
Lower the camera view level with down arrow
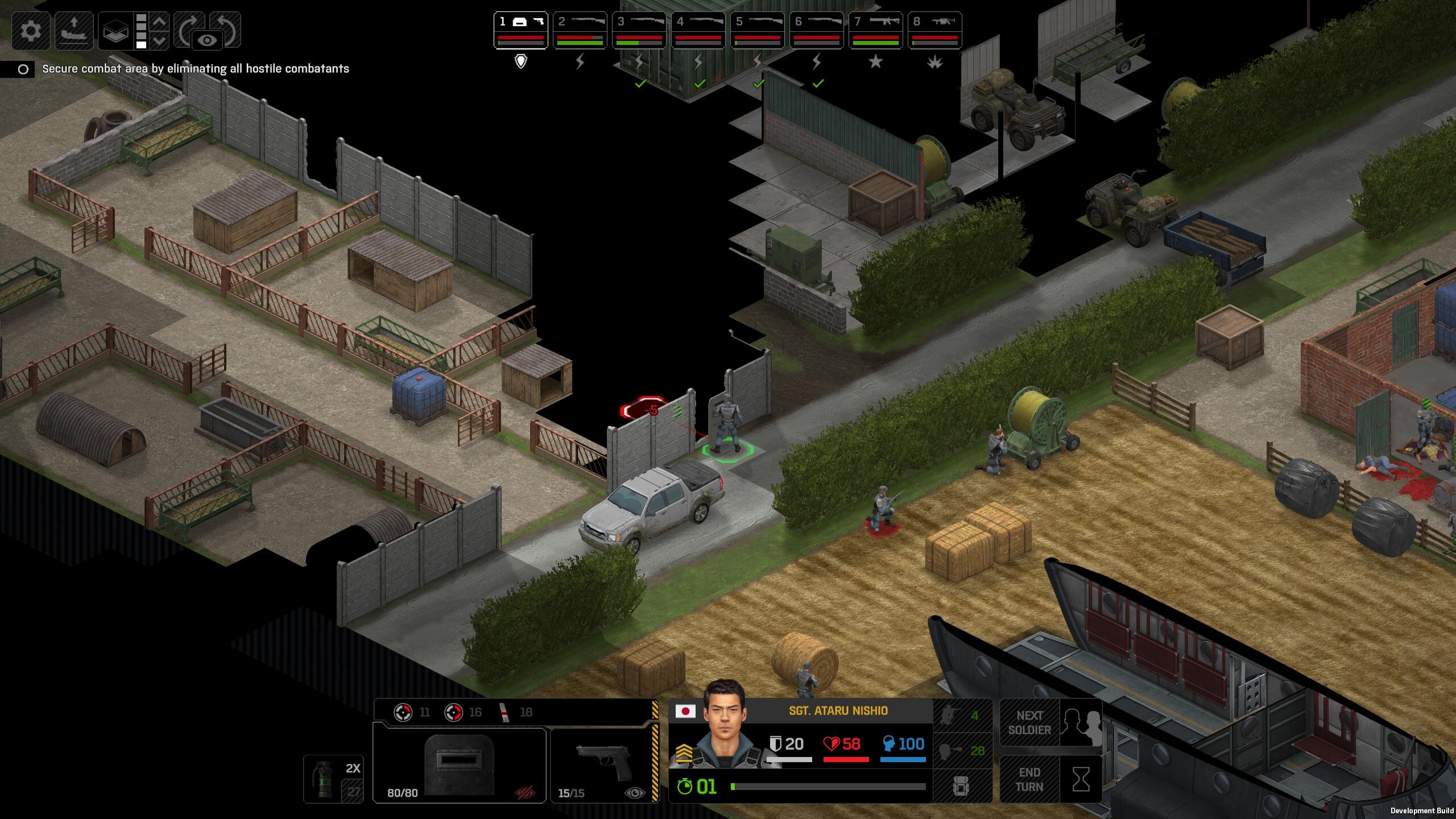[x=160, y=40]
